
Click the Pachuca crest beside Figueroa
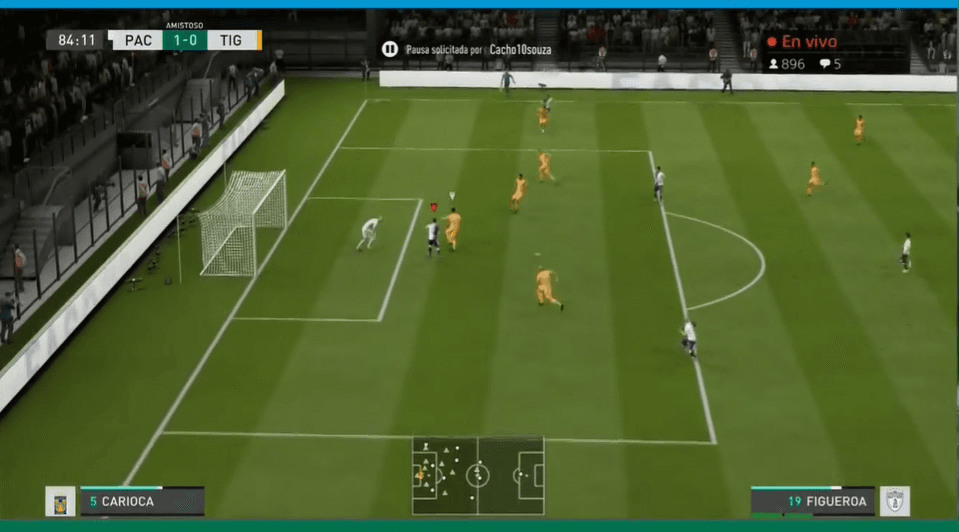tap(893, 501)
